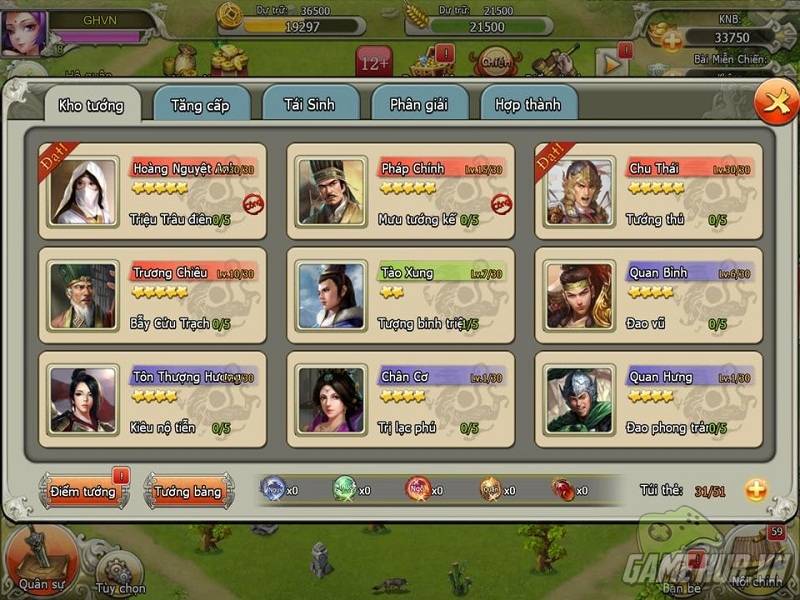
Task: Show the Hợp thành tab
Action: (x=528, y=104)
